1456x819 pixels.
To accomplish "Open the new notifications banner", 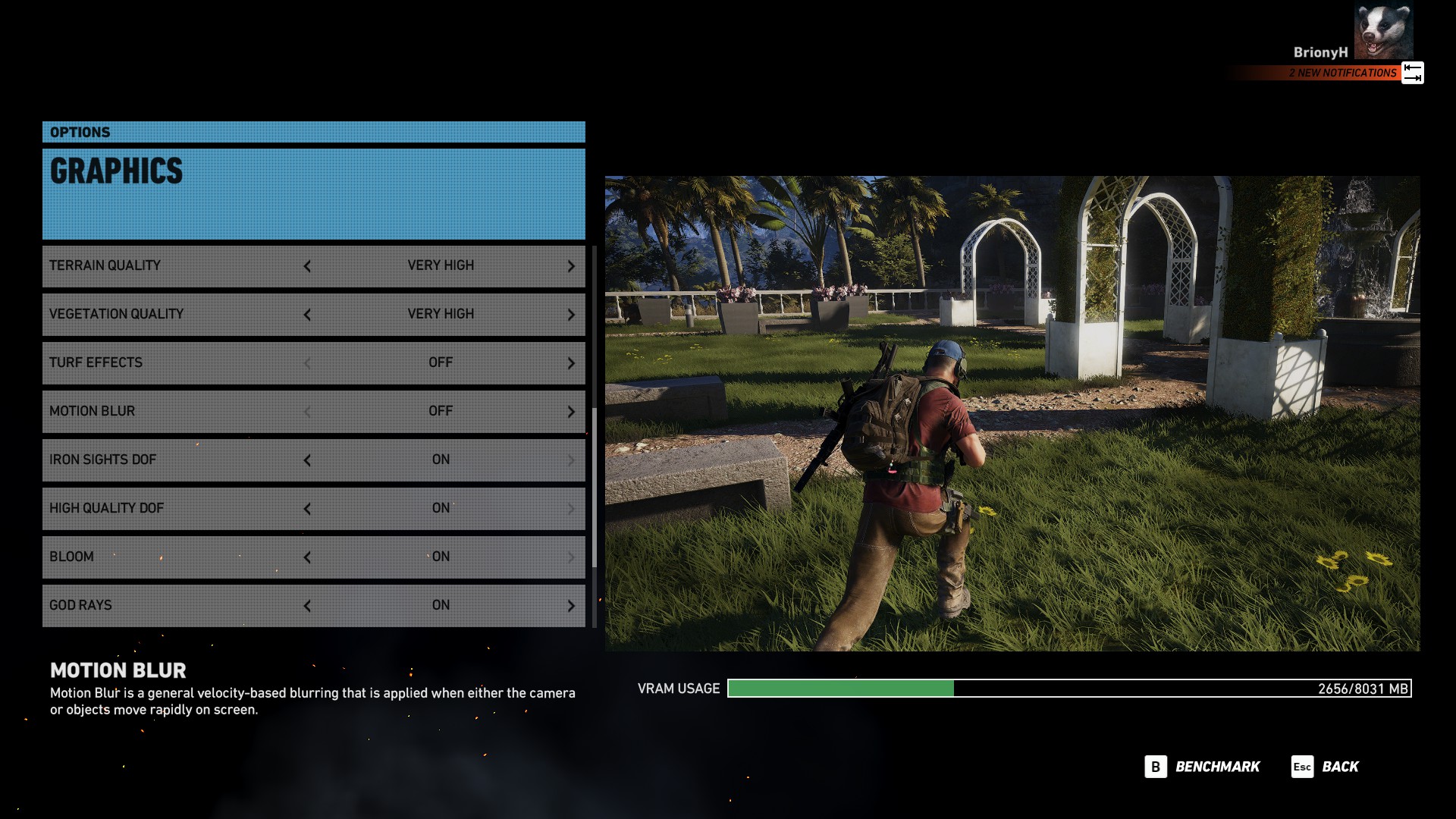I will [x=1342, y=73].
